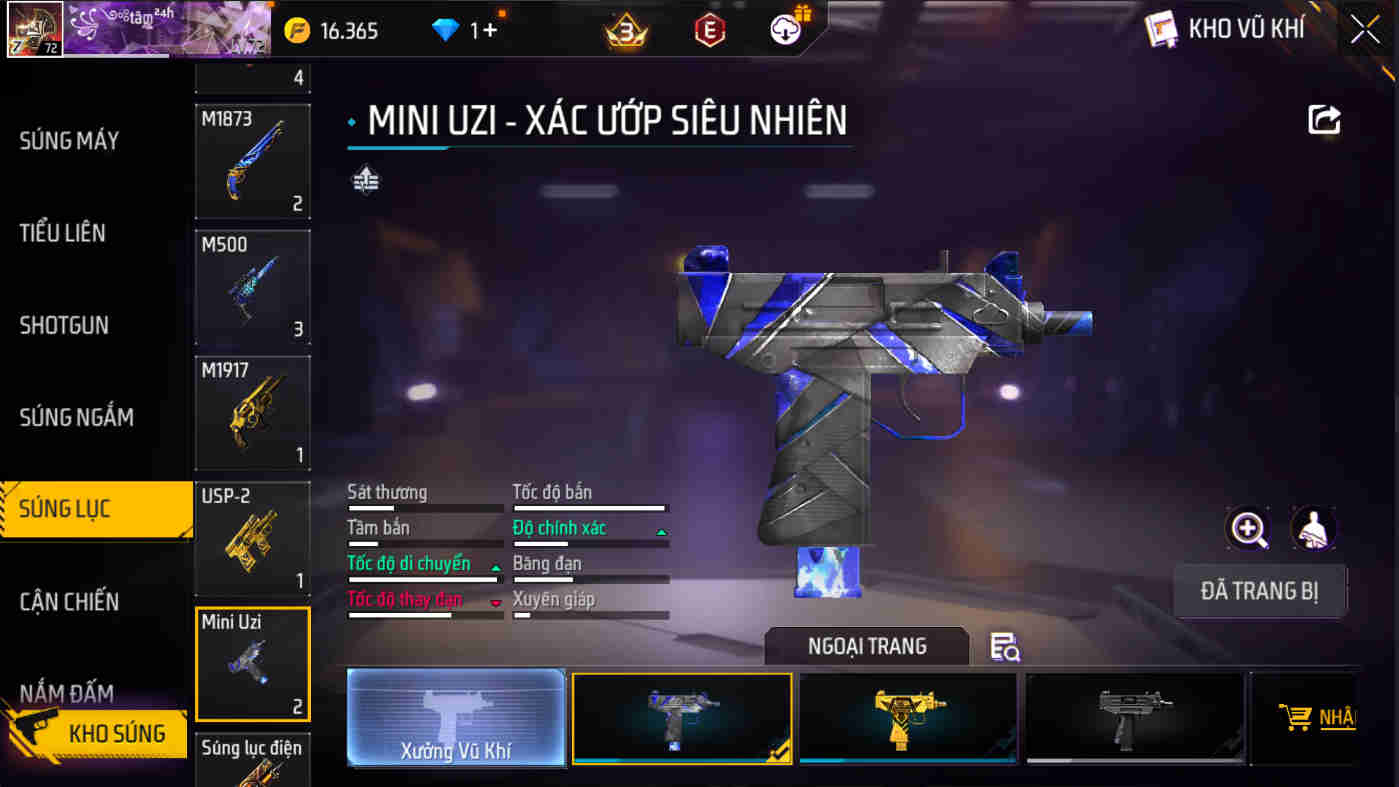This screenshot has width=1399, height=787.
Task: Click the Sát thương damage bar
Action: click(x=425, y=506)
